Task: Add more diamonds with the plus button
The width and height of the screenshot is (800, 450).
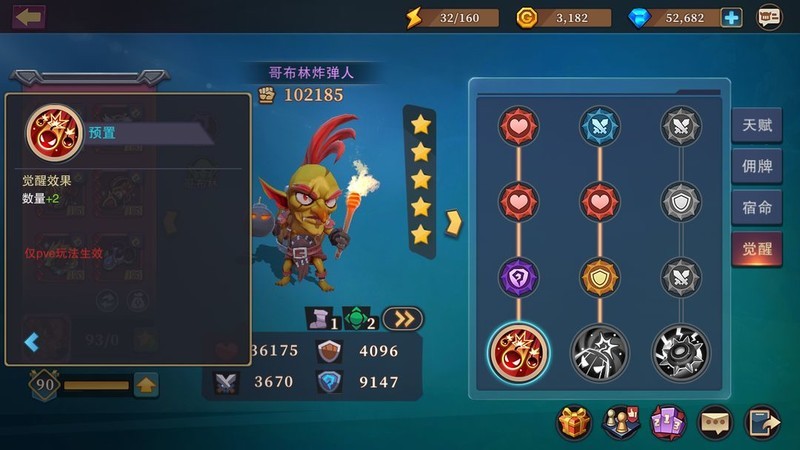Action: (x=732, y=17)
